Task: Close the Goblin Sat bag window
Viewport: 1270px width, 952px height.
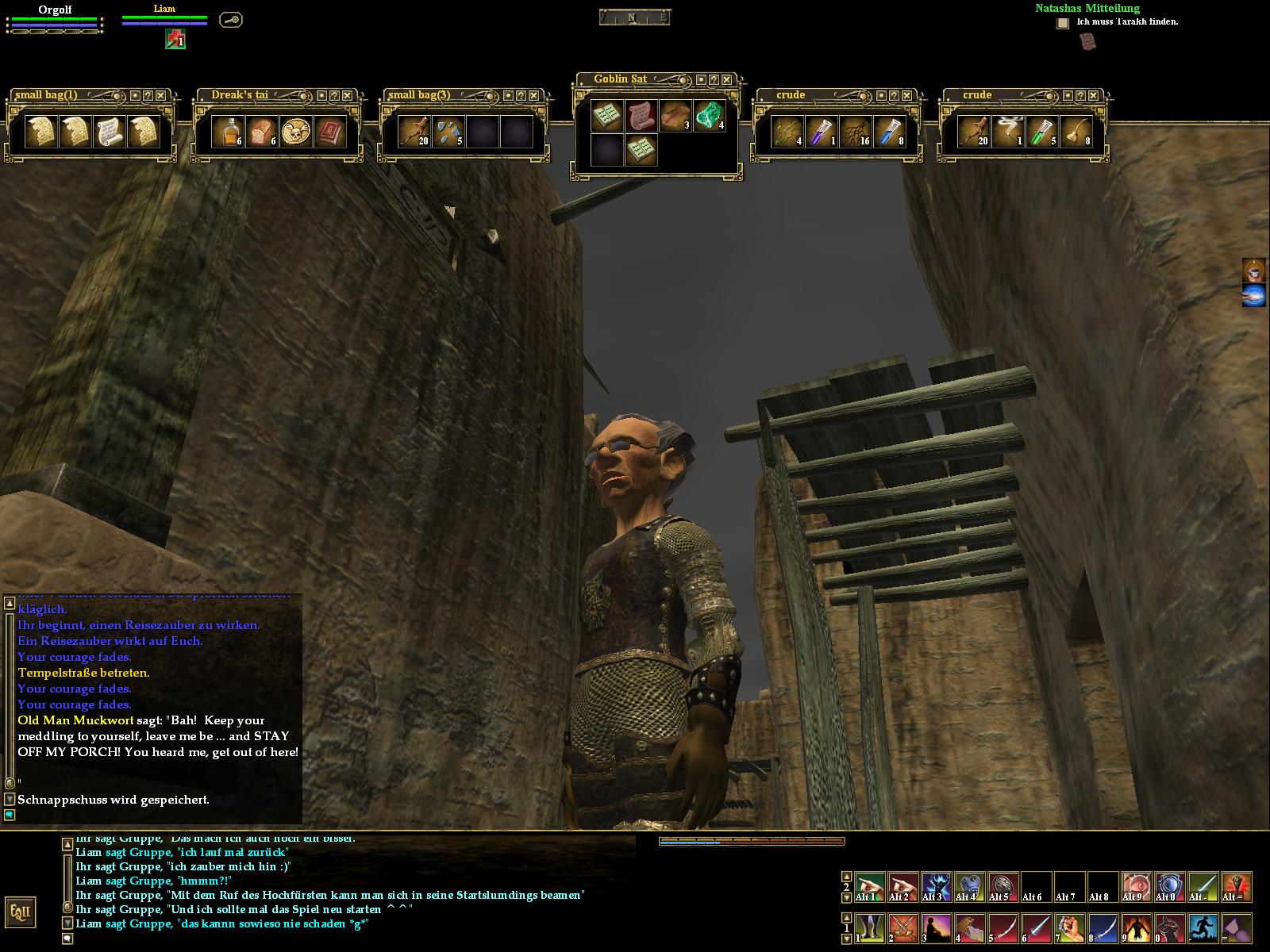Action: (726, 79)
